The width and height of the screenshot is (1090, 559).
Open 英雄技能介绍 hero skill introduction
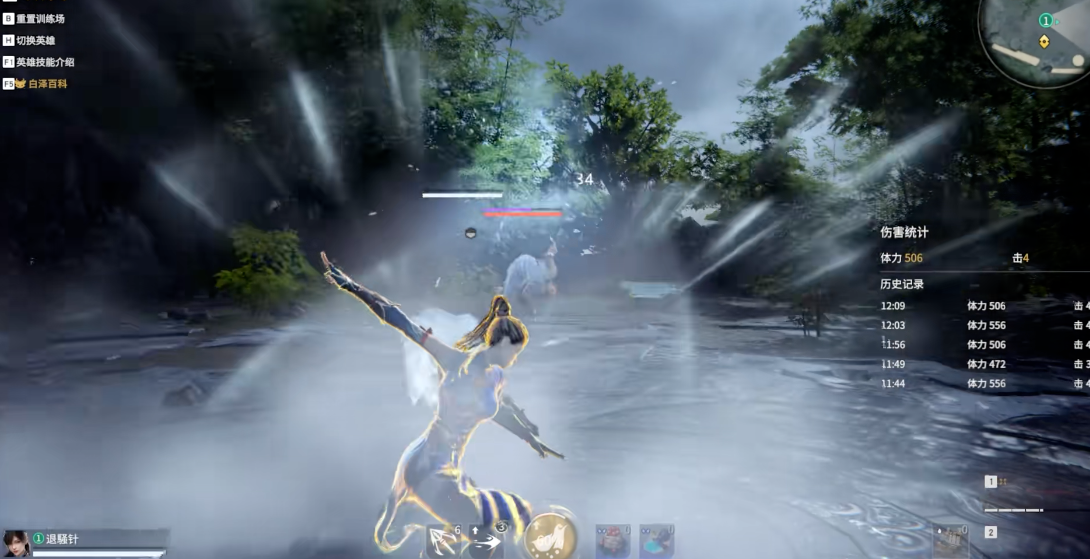(x=45, y=62)
